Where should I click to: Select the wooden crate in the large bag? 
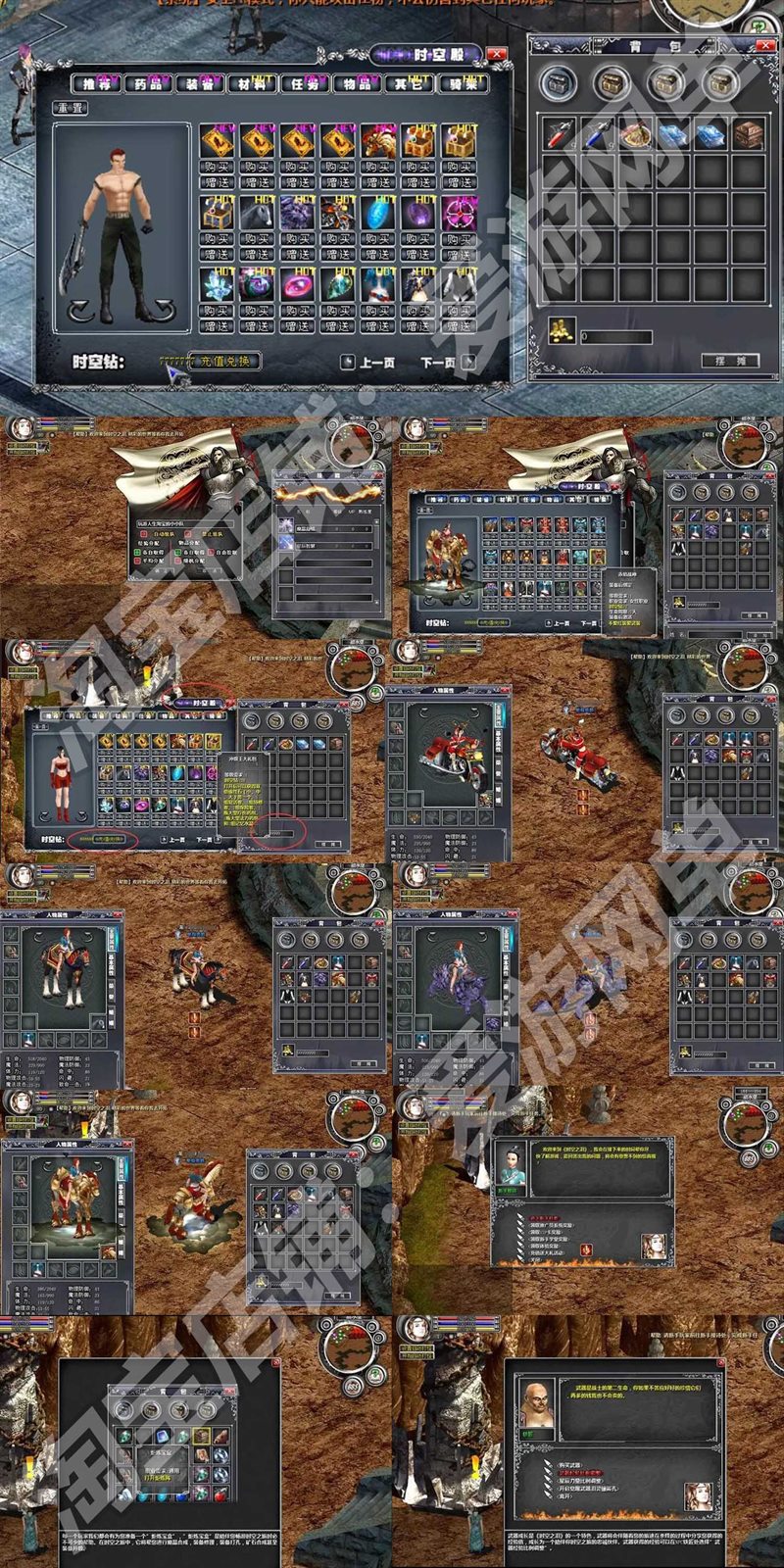(749, 134)
